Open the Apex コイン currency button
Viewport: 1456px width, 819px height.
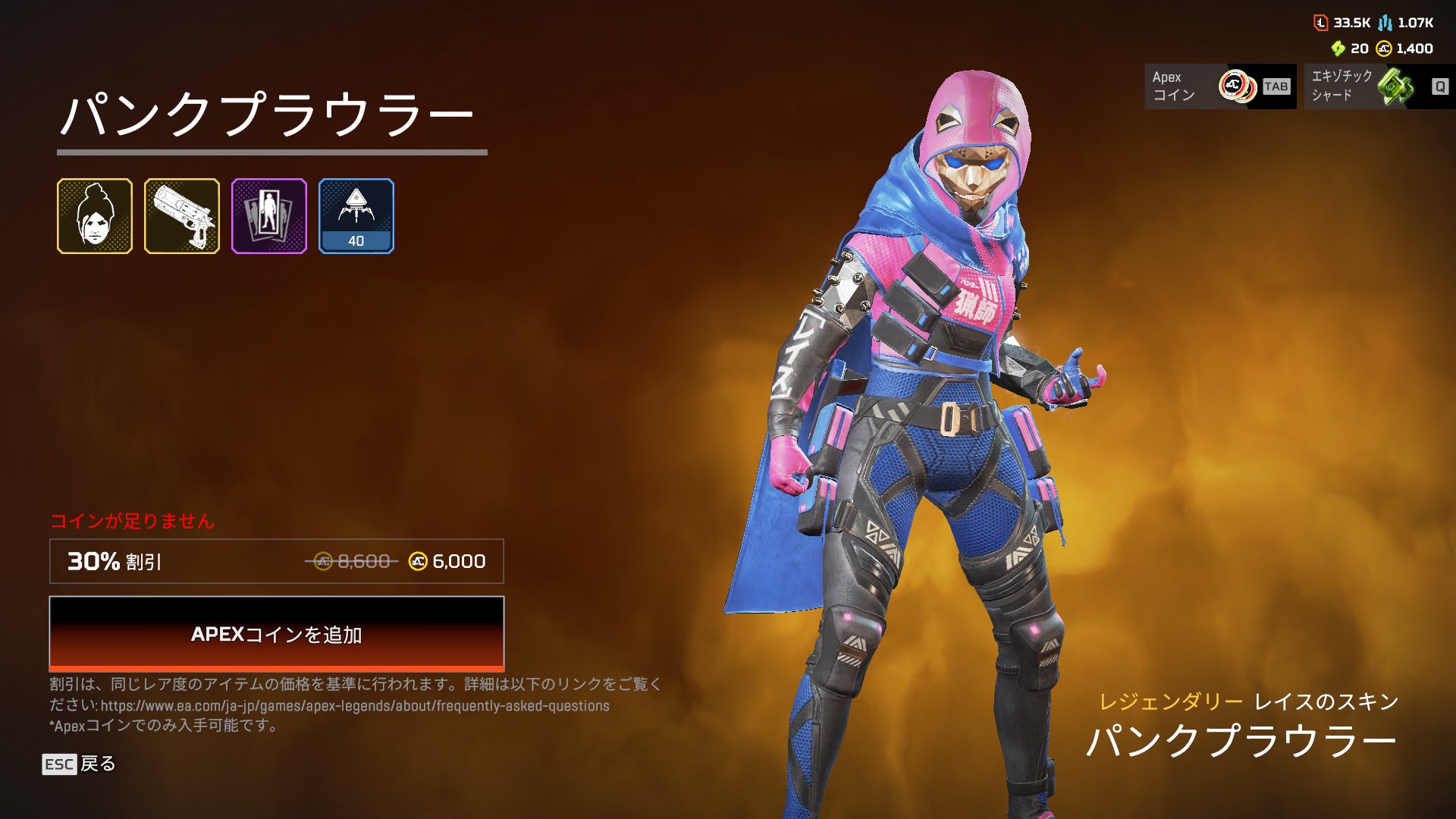pos(1220,86)
